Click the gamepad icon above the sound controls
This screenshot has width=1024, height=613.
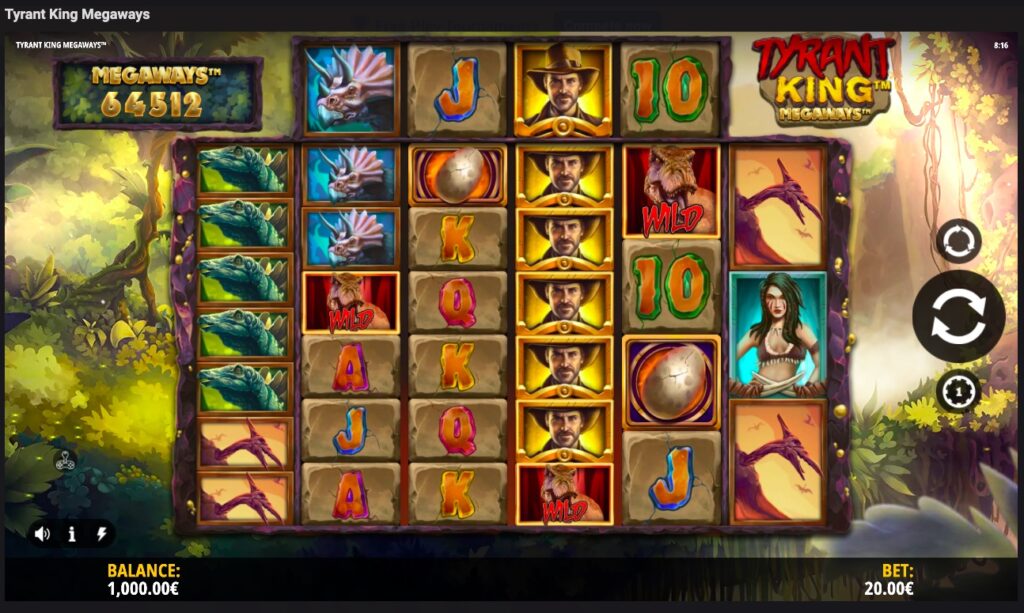coord(64,462)
